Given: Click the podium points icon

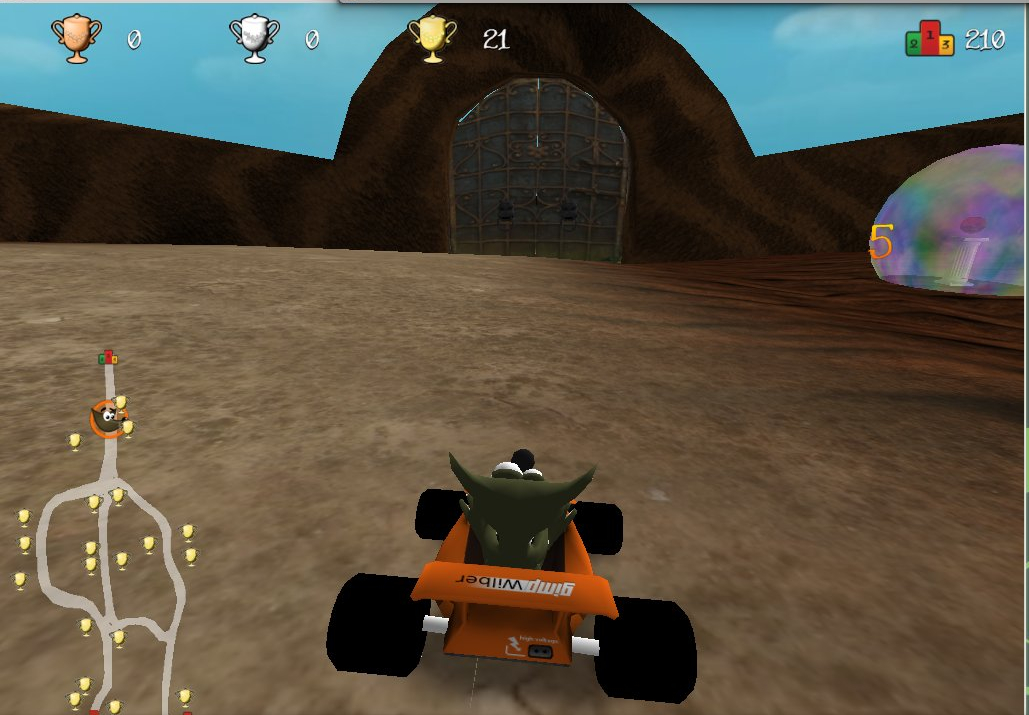Looking at the screenshot, I should point(929,39).
